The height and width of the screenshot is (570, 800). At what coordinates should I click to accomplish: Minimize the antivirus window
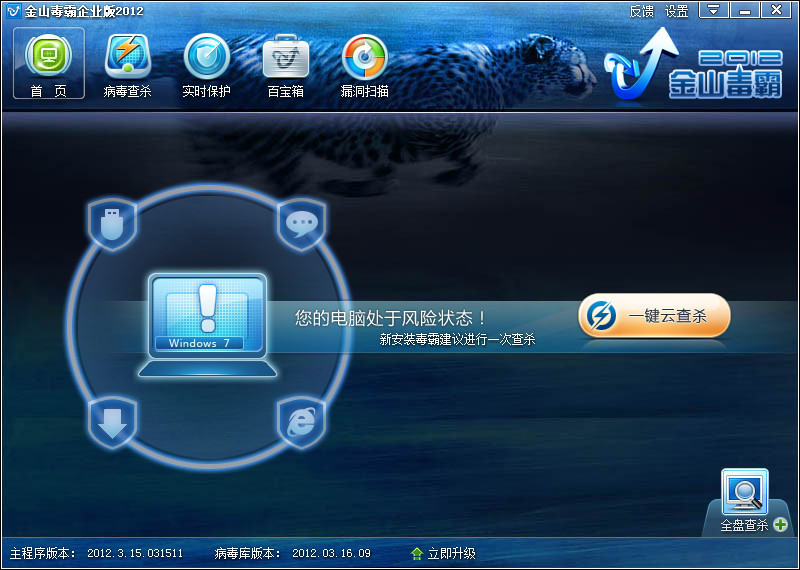pyautogui.click(x=743, y=10)
